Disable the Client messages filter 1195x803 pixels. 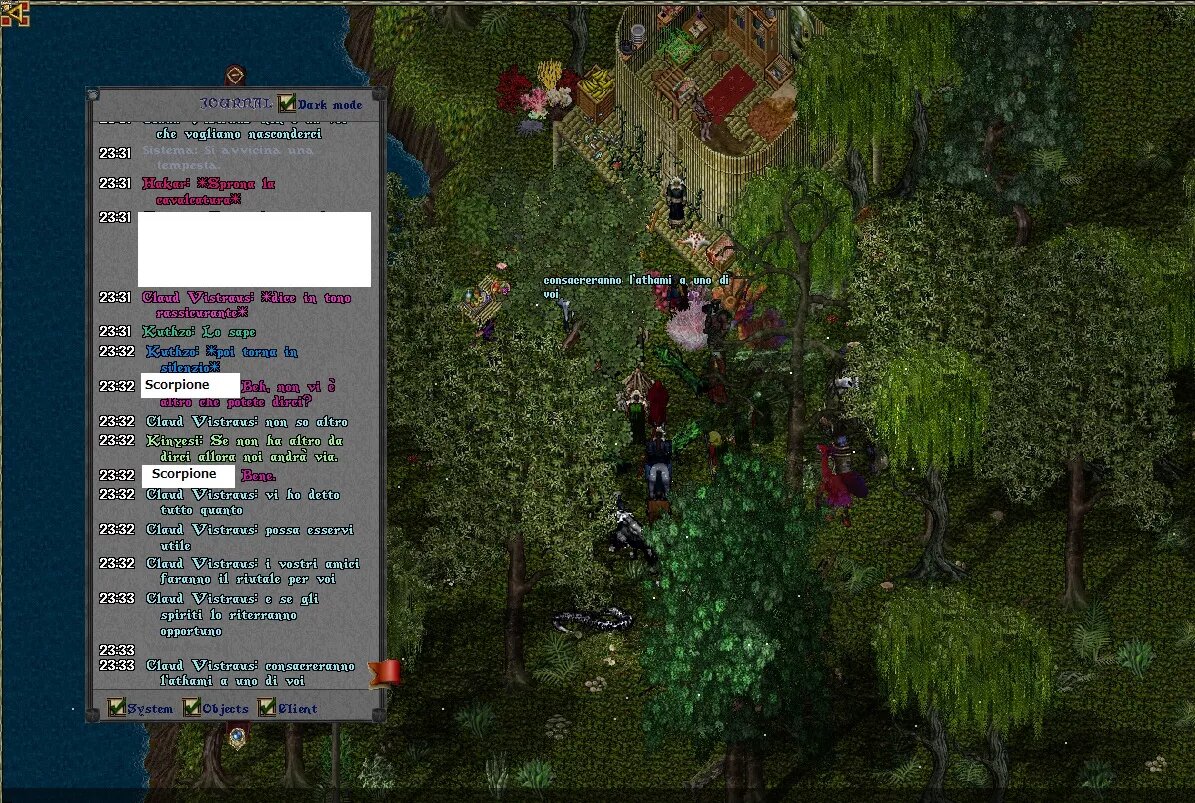pyautogui.click(x=267, y=708)
